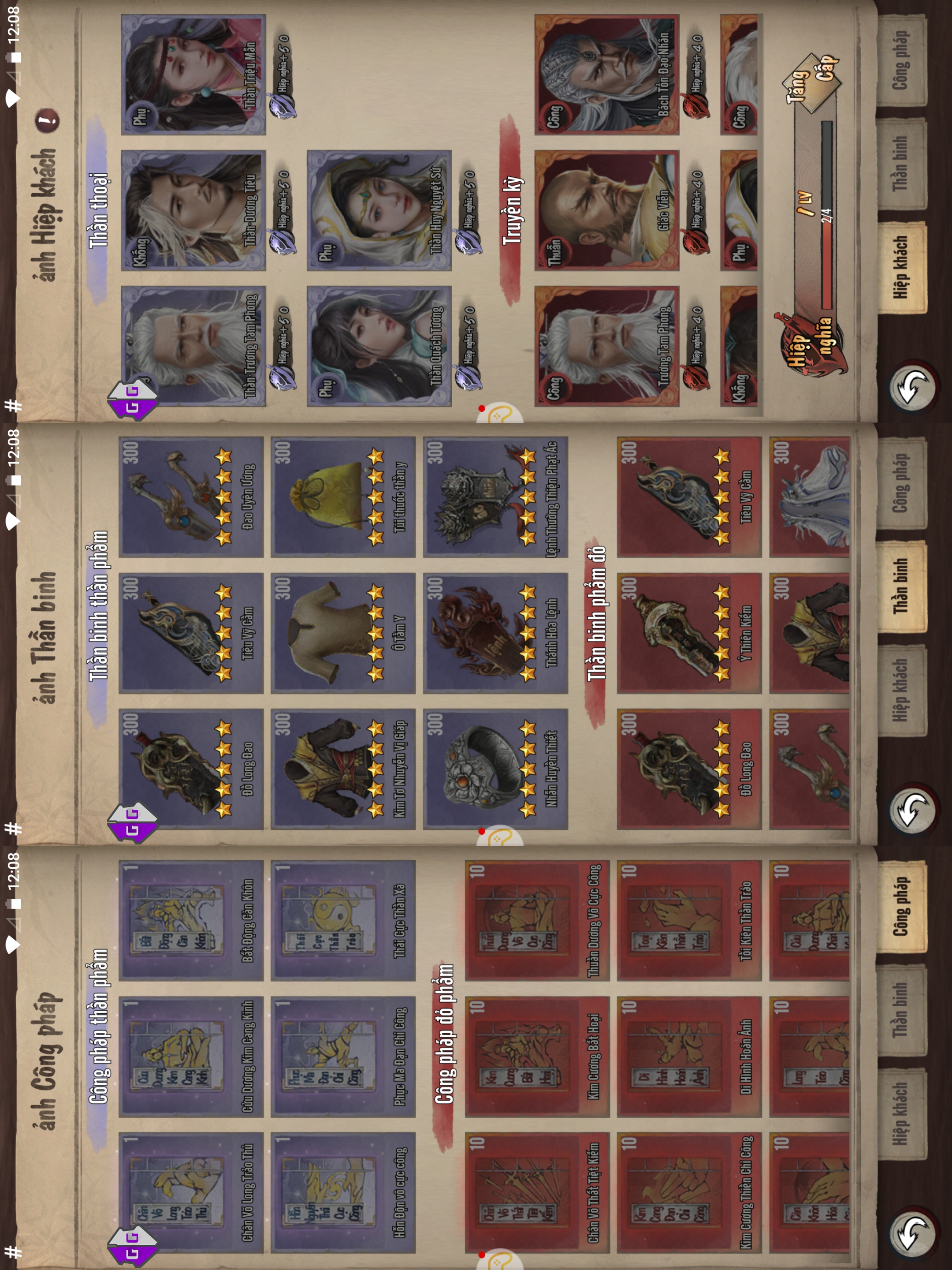
Task: Select the Thần Triệu Mẫn hero card
Action: click(x=193, y=75)
